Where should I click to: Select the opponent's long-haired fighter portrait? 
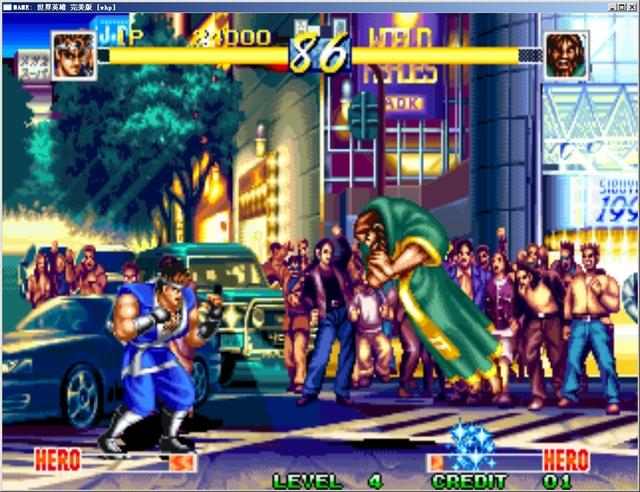pos(566,54)
